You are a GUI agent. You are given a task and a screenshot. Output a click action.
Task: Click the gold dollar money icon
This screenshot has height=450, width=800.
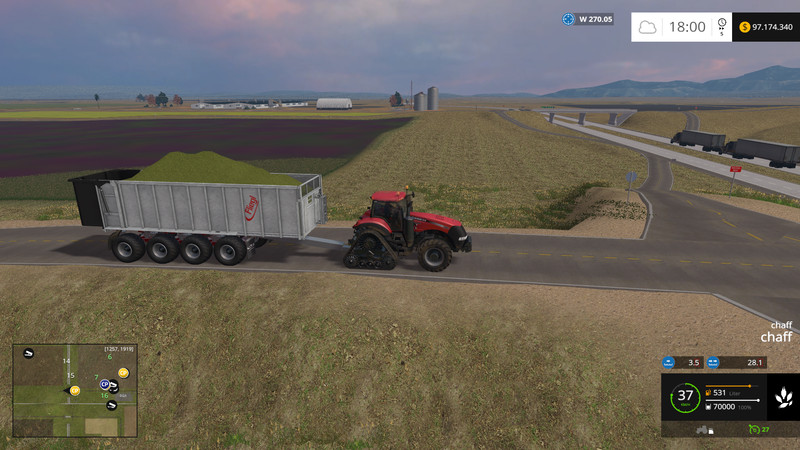(744, 26)
